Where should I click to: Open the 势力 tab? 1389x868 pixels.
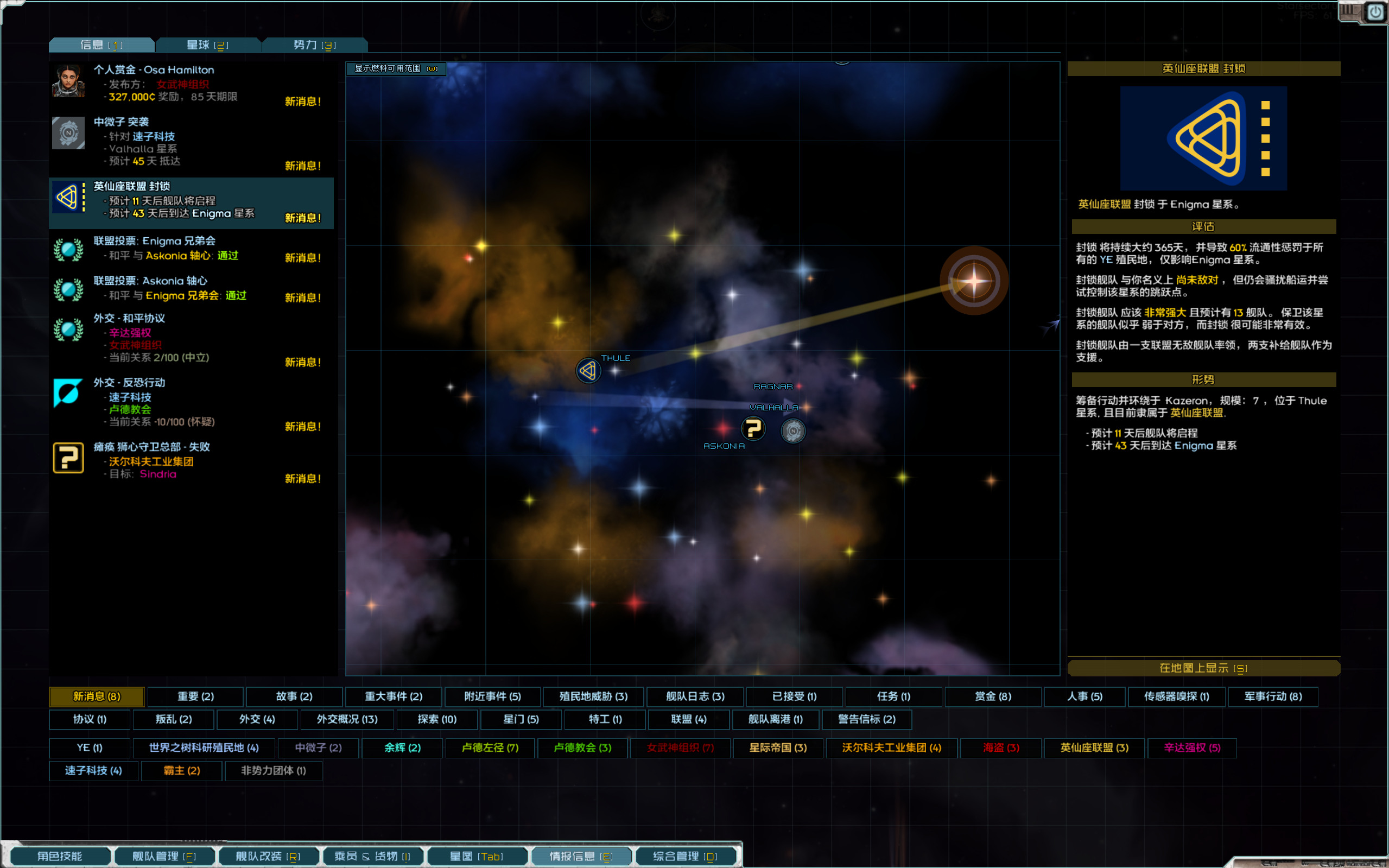pos(314,45)
